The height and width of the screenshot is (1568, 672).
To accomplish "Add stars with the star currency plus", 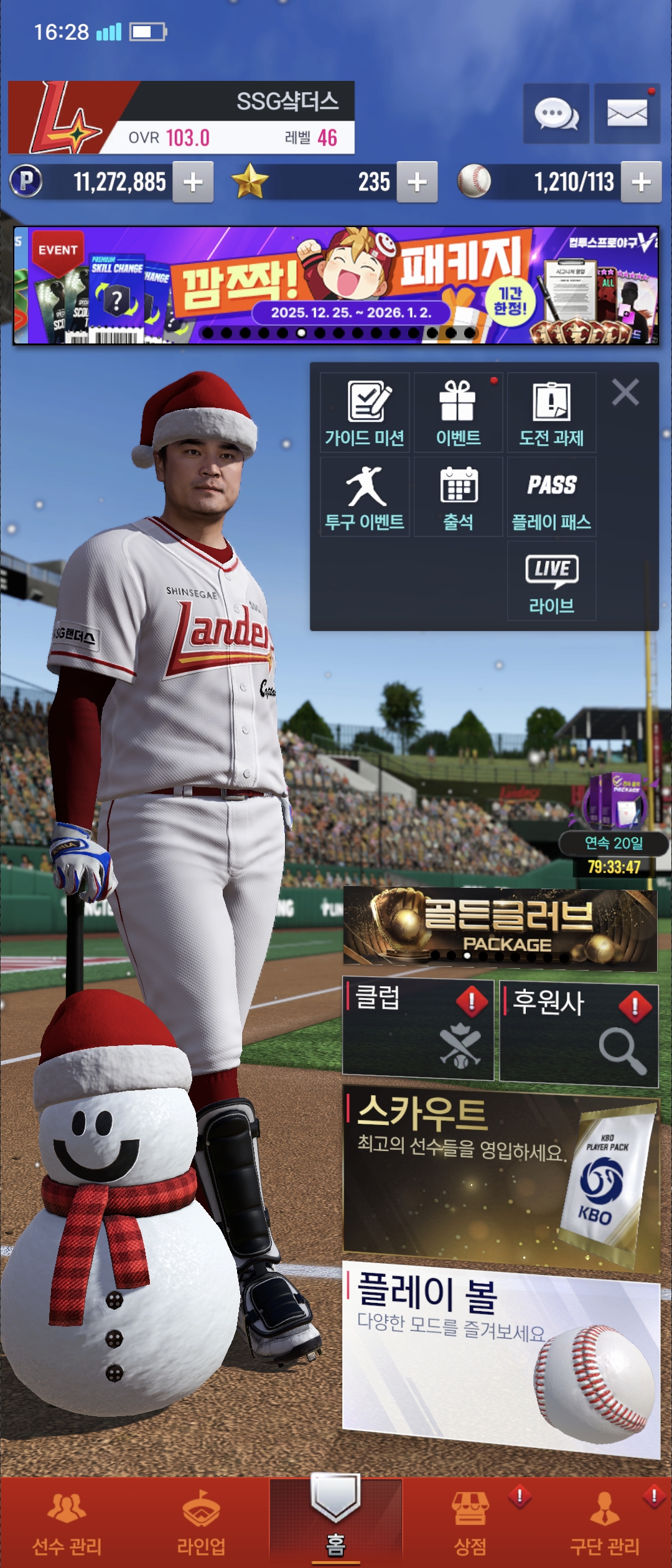I will [x=417, y=182].
